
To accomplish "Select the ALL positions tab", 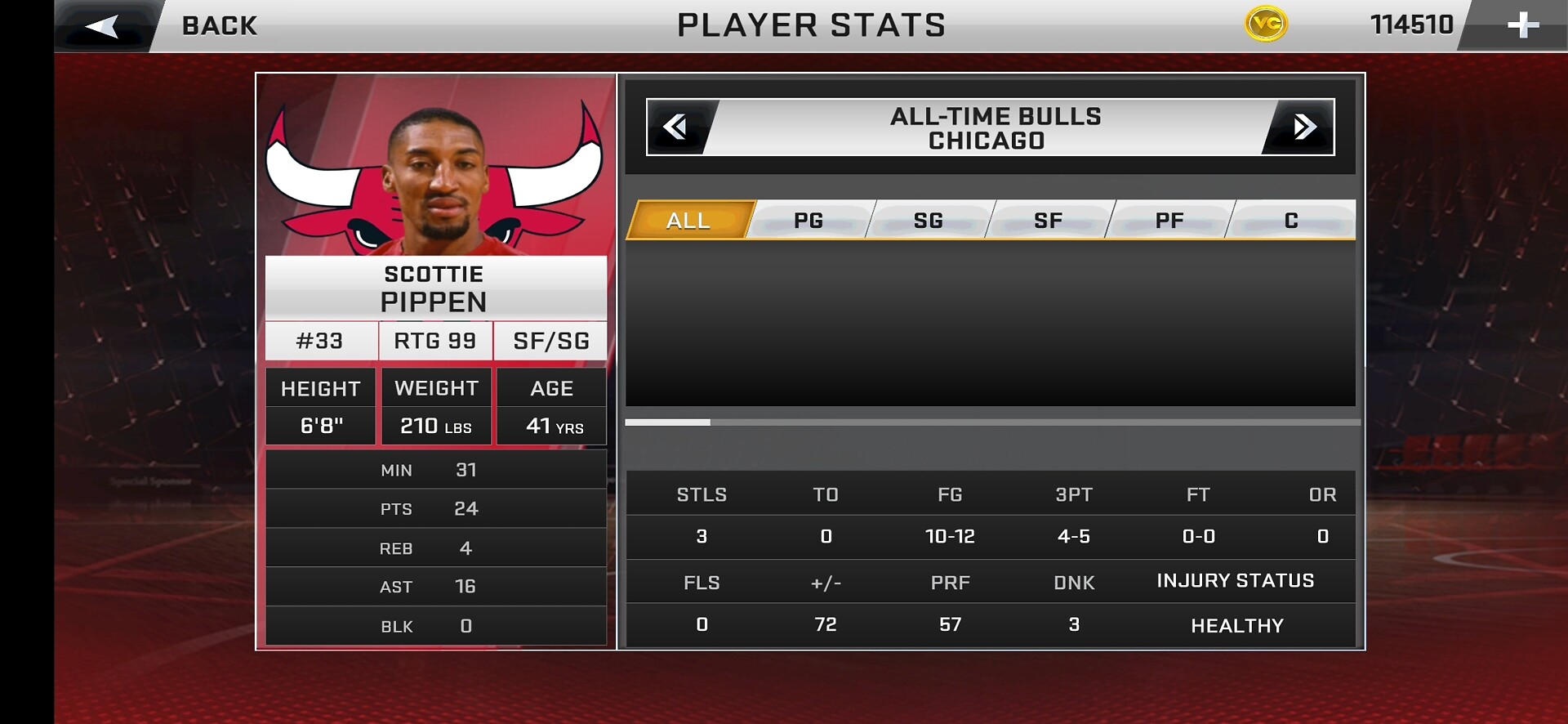I will [688, 221].
